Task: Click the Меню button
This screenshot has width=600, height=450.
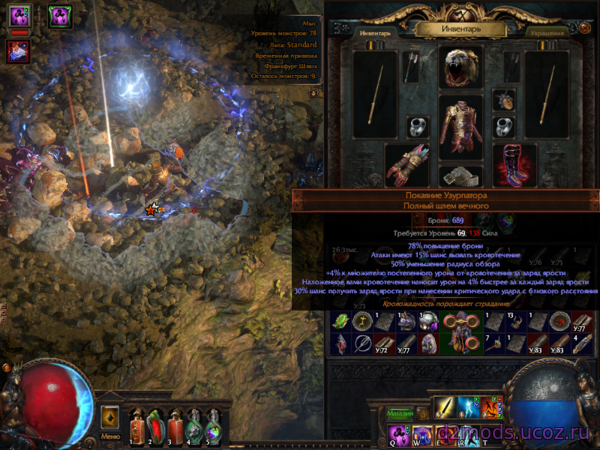Action: click(111, 436)
